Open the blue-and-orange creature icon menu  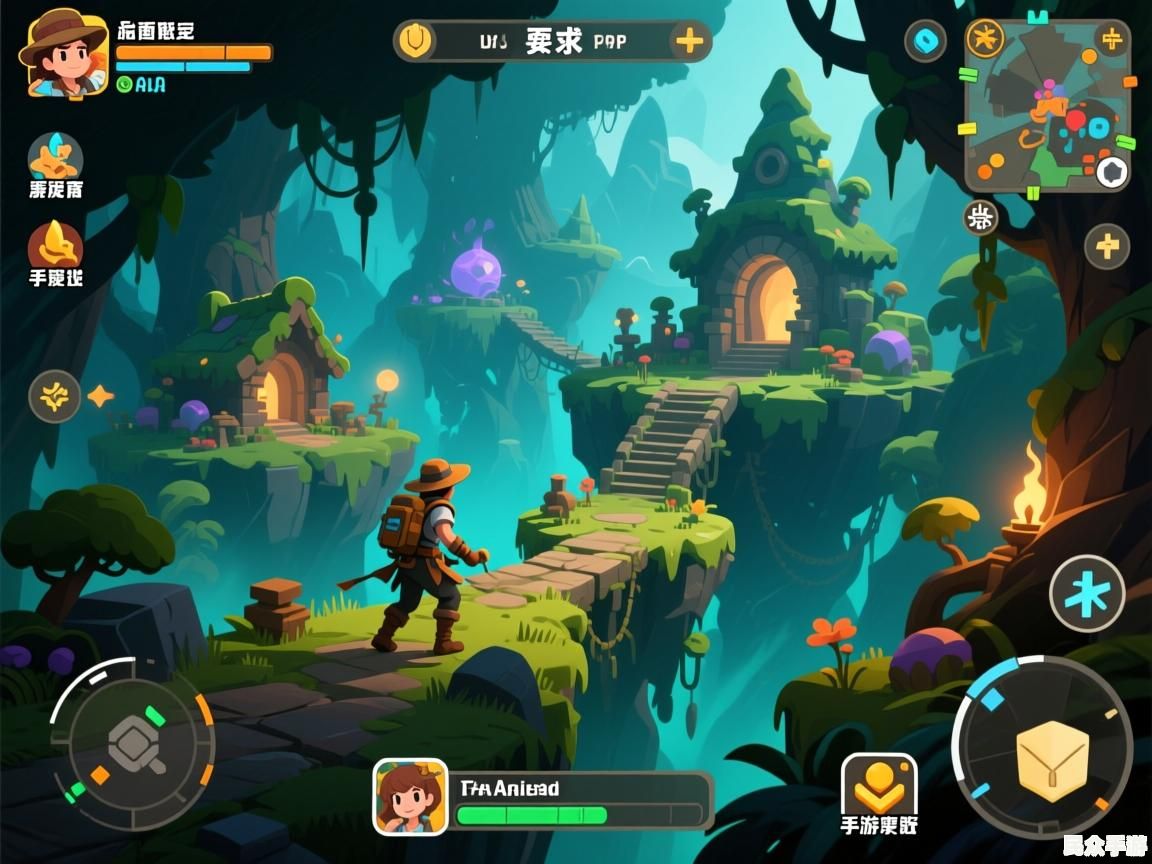55,156
